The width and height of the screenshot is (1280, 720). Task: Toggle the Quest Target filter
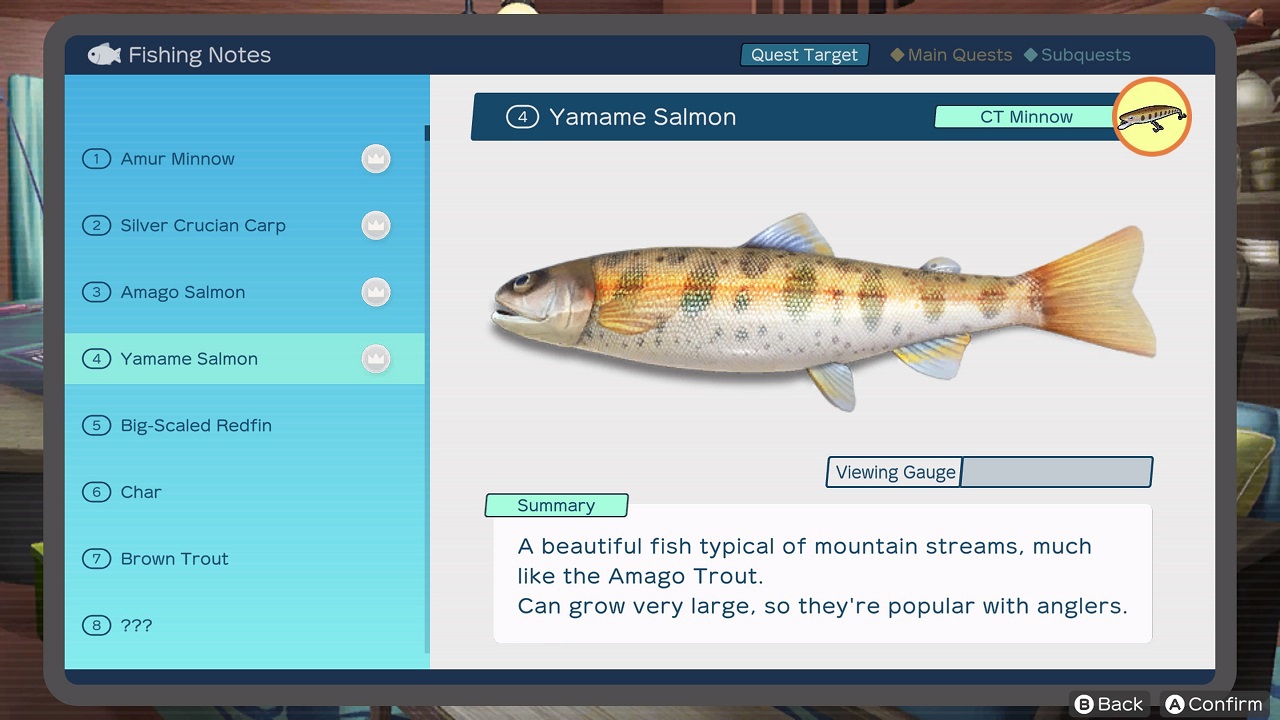tap(805, 55)
